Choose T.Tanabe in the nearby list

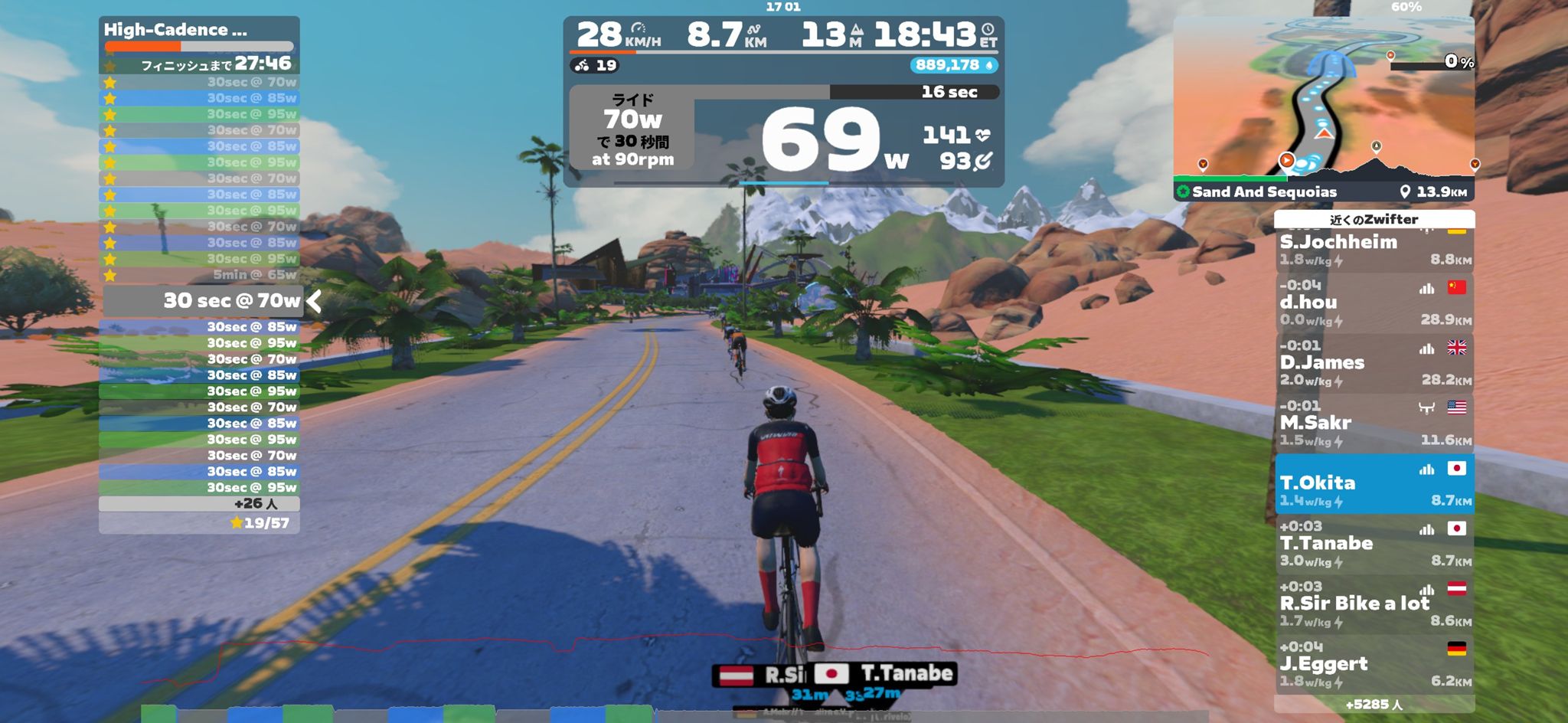click(1374, 544)
